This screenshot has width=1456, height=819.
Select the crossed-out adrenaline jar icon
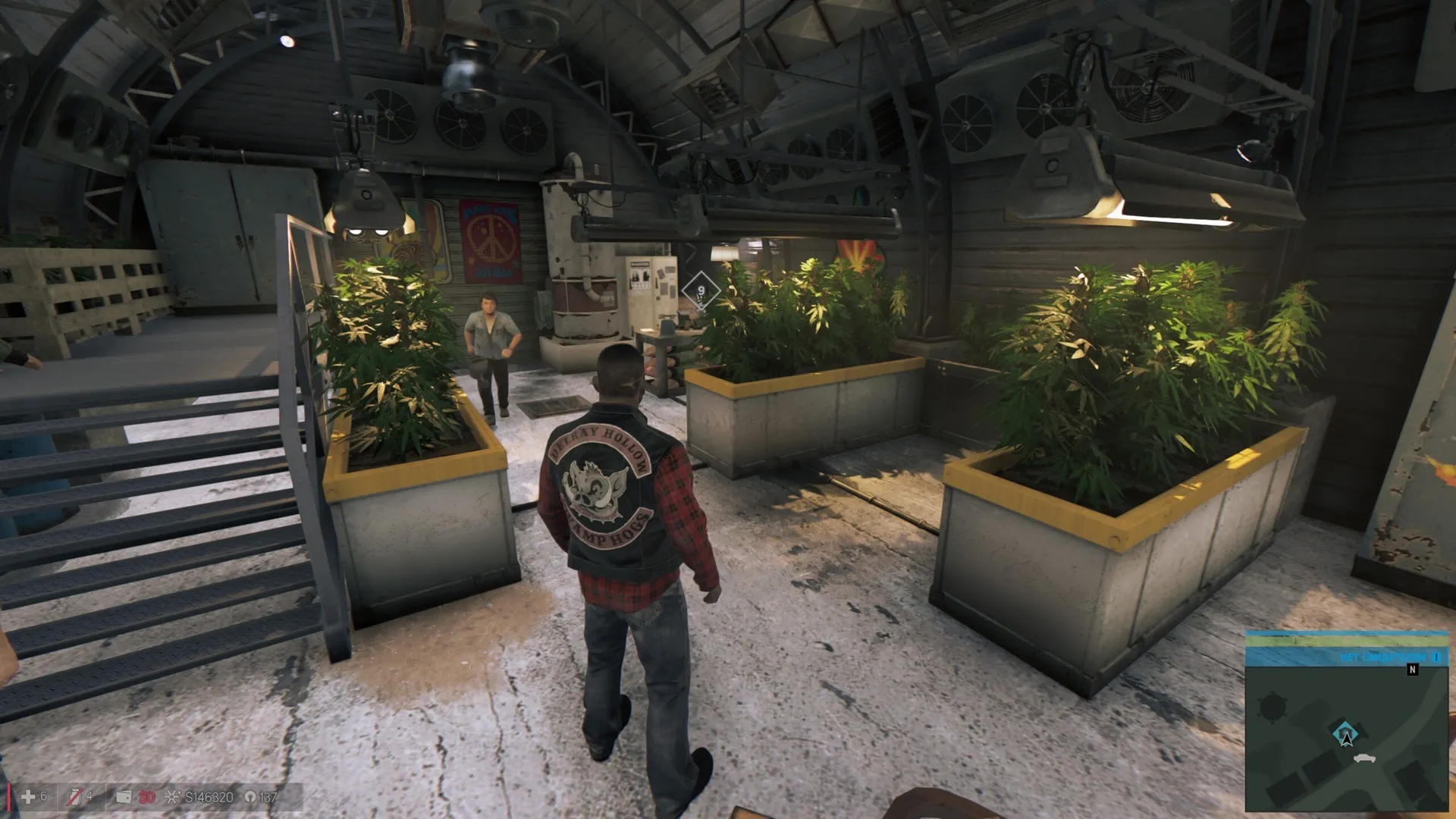pyautogui.click(x=74, y=796)
